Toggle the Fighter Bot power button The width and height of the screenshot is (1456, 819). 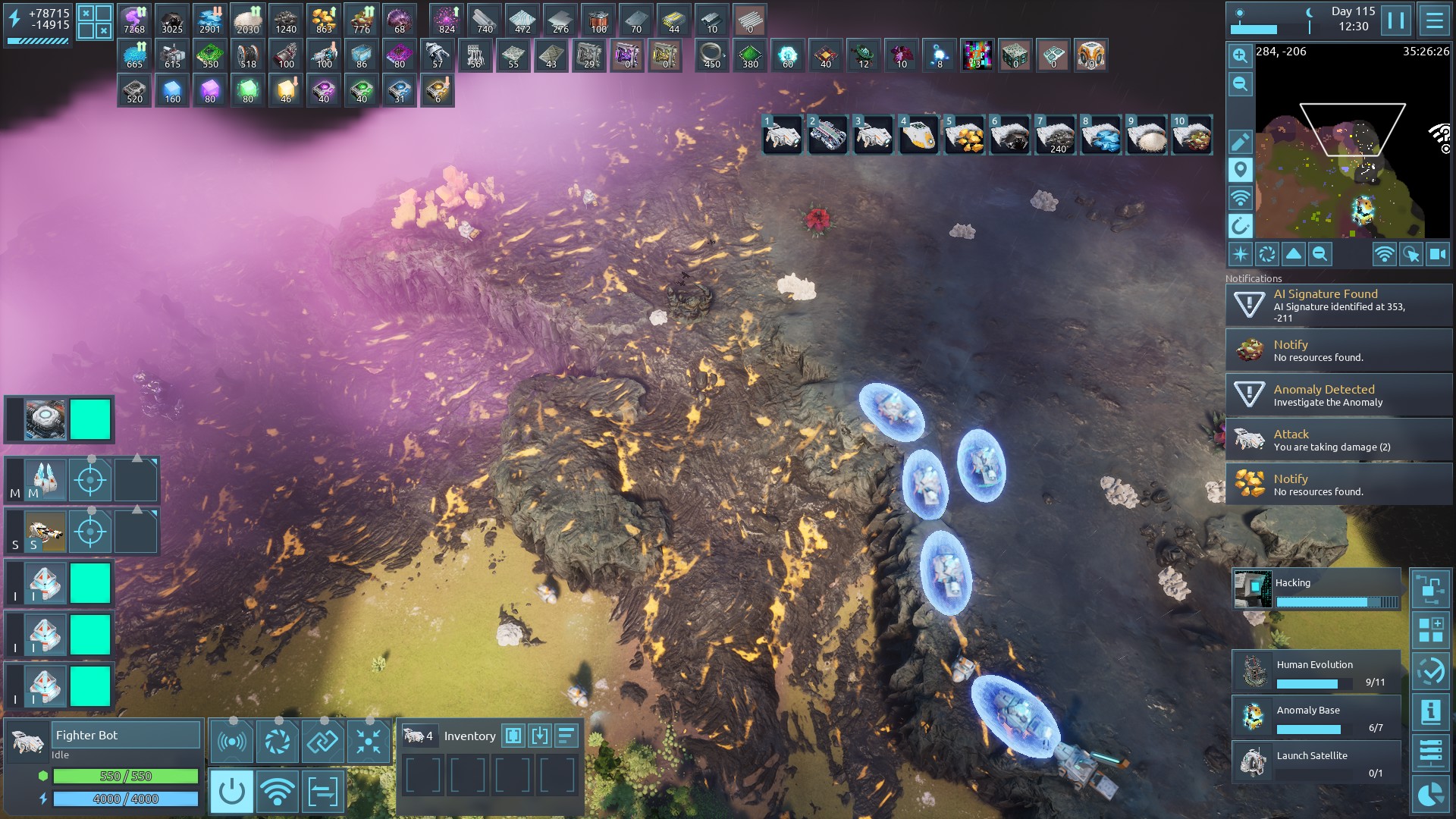pyautogui.click(x=231, y=792)
